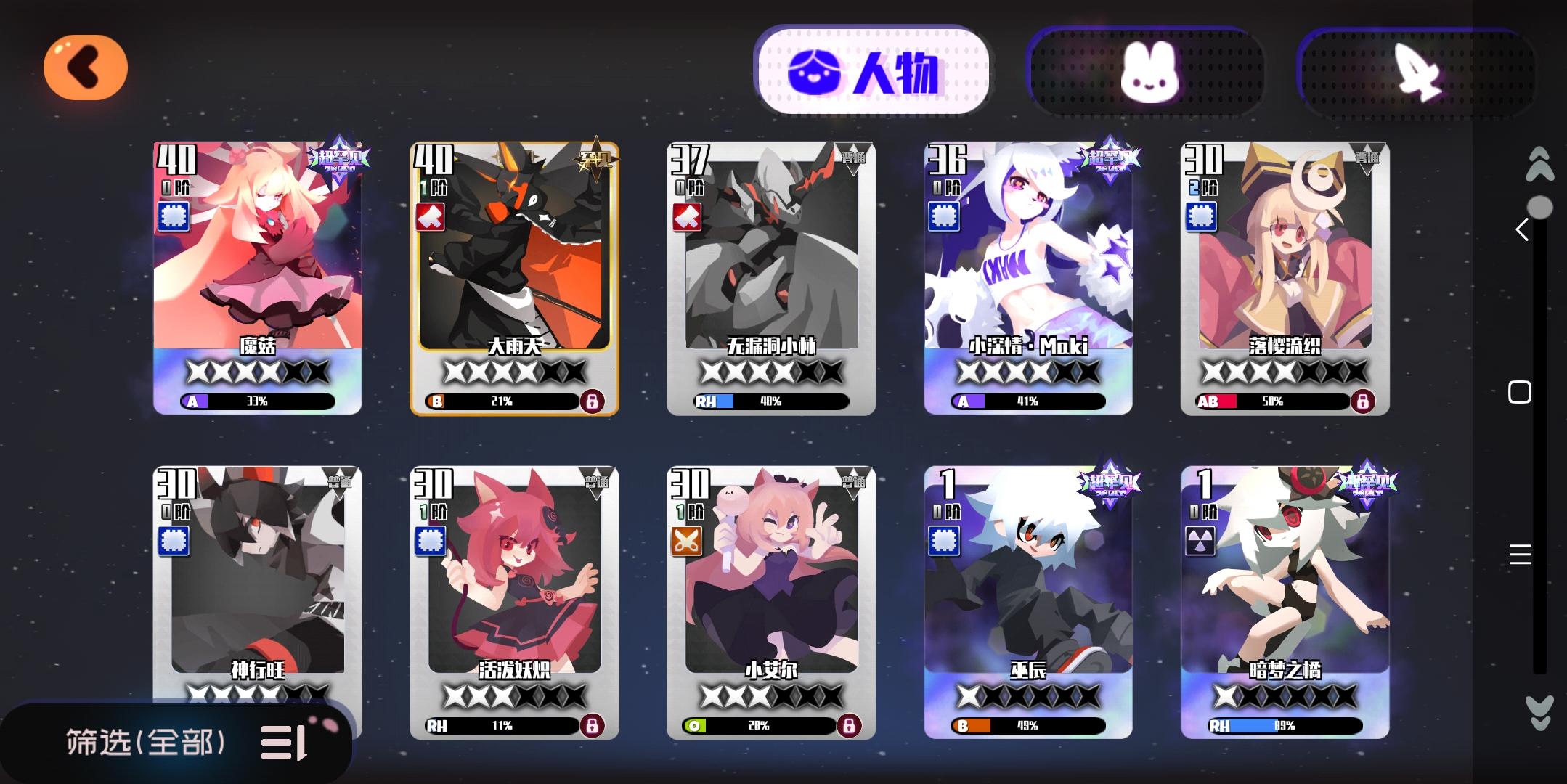
Task: Tap the filter list icon beside 筛选(全部)
Action: (282, 743)
